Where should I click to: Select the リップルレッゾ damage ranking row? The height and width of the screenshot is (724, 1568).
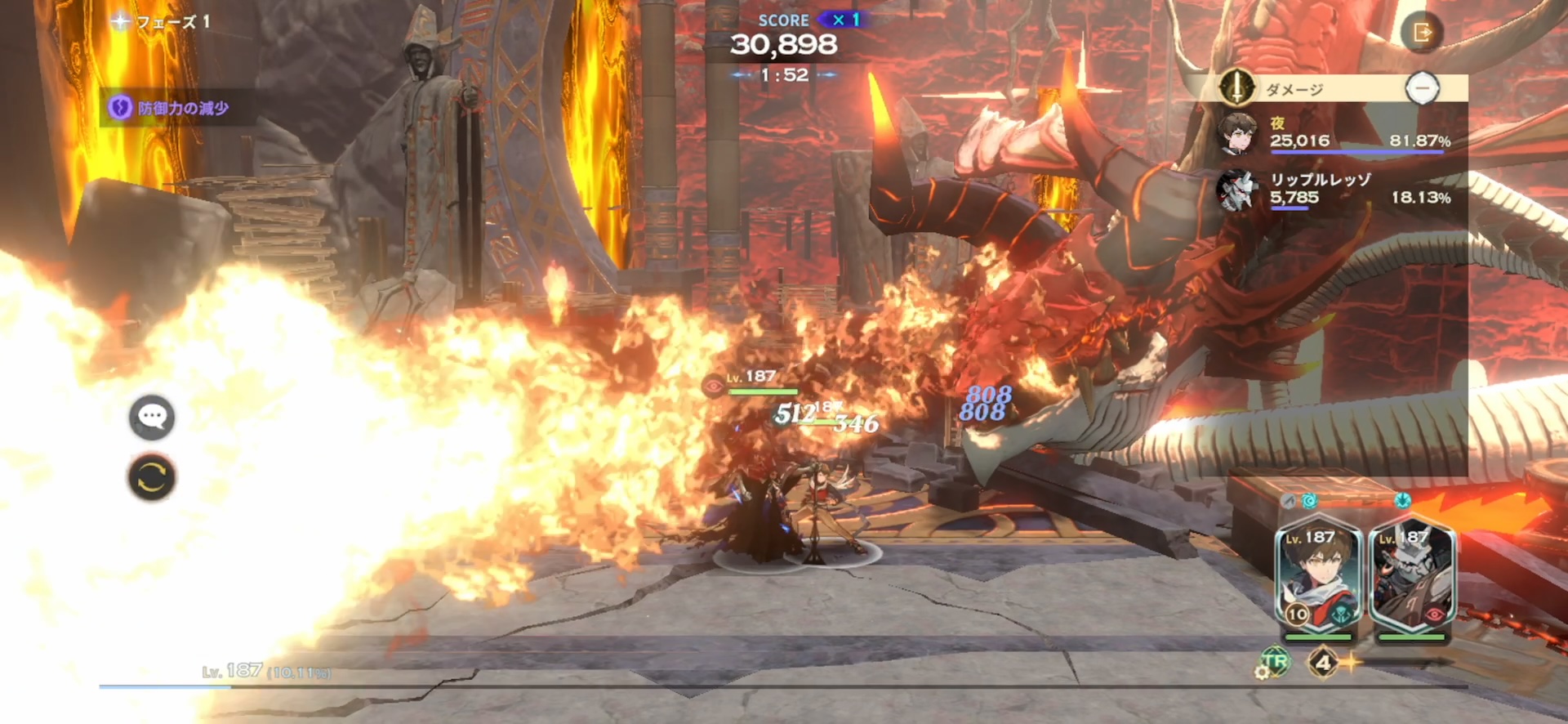[1335, 190]
